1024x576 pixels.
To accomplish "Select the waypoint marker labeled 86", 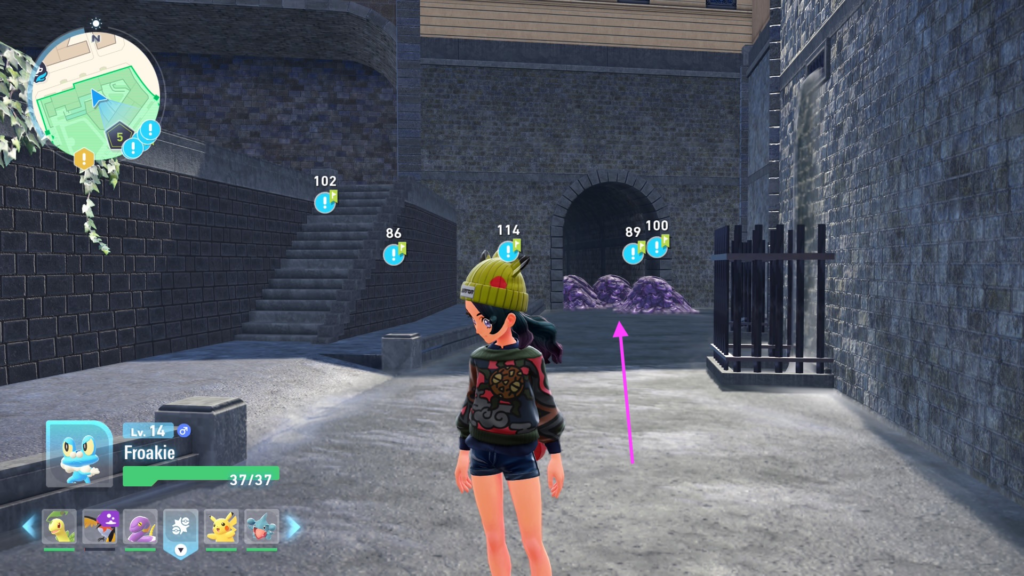I will [x=394, y=254].
